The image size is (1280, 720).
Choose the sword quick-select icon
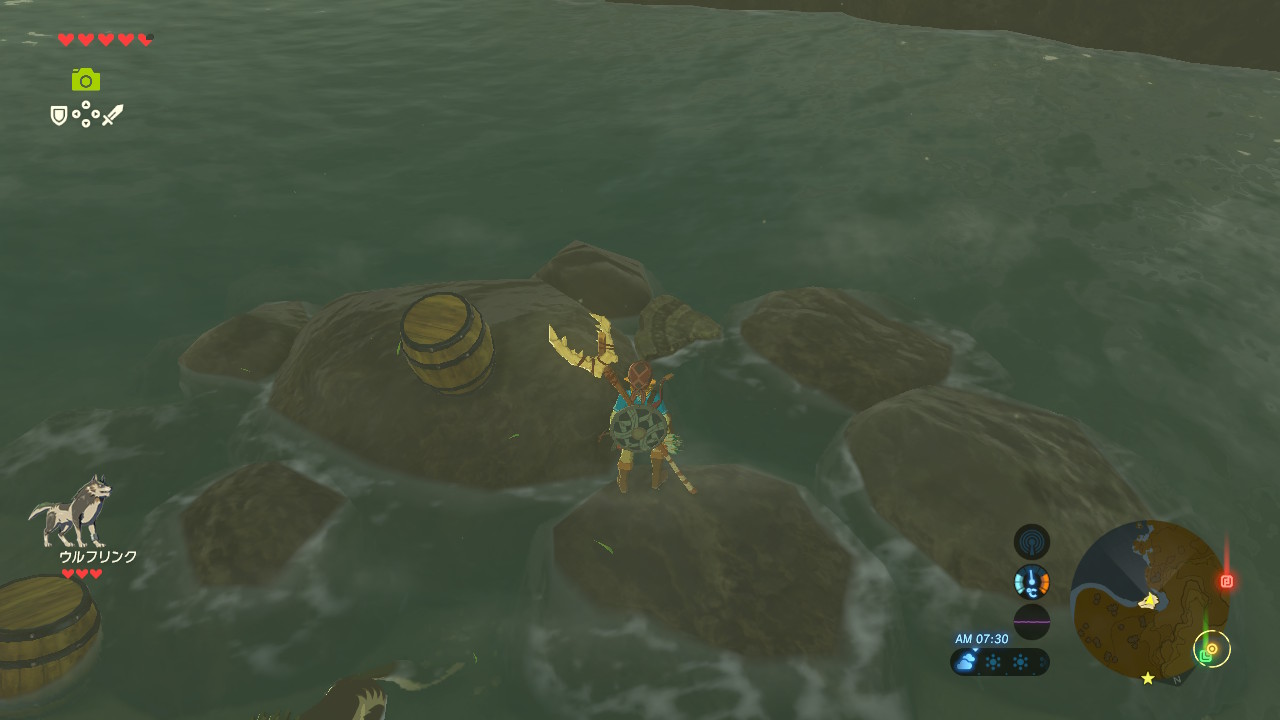(112, 115)
